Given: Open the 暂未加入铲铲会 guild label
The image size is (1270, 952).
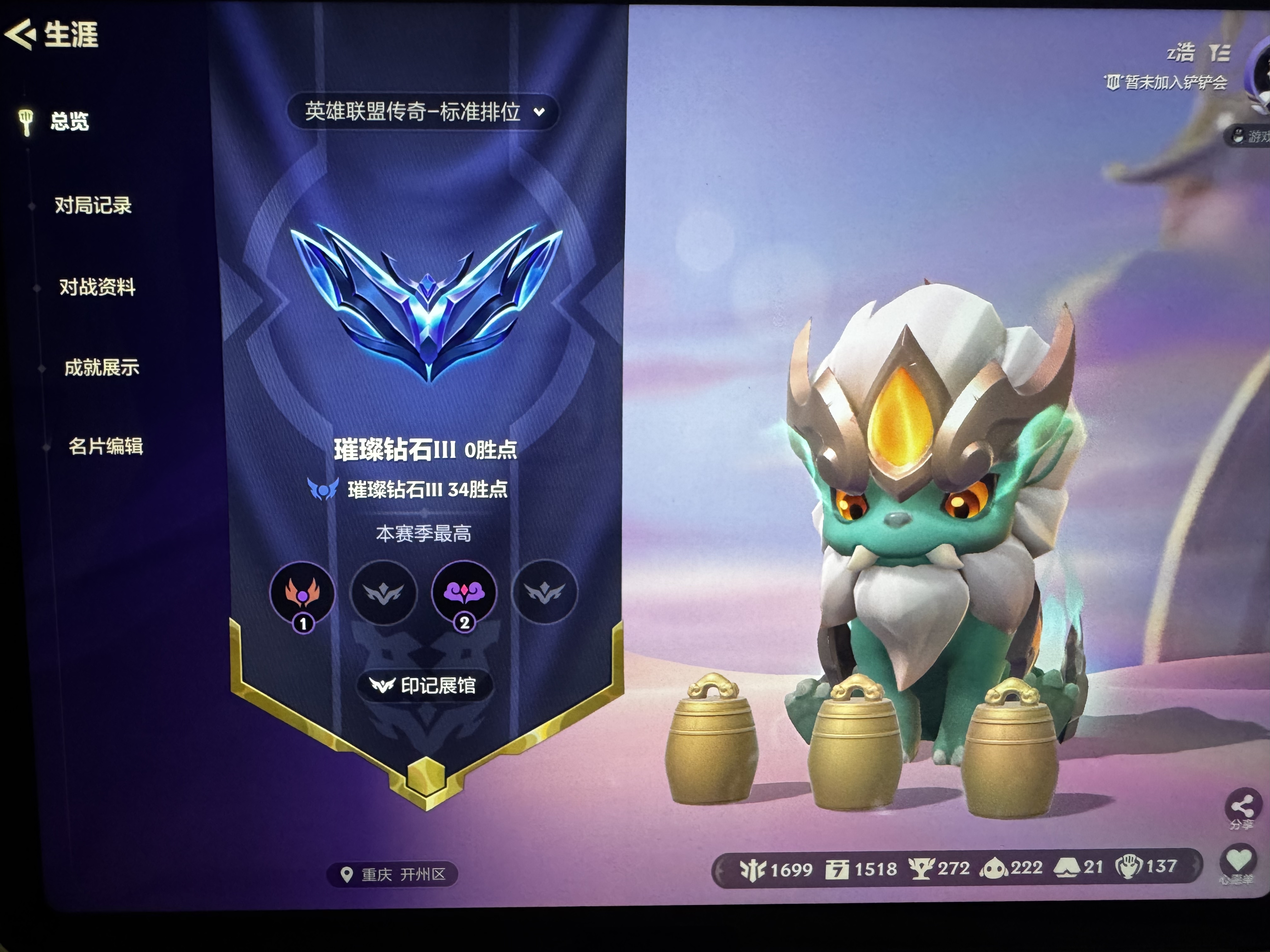Looking at the screenshot, I should [1167, 82].
